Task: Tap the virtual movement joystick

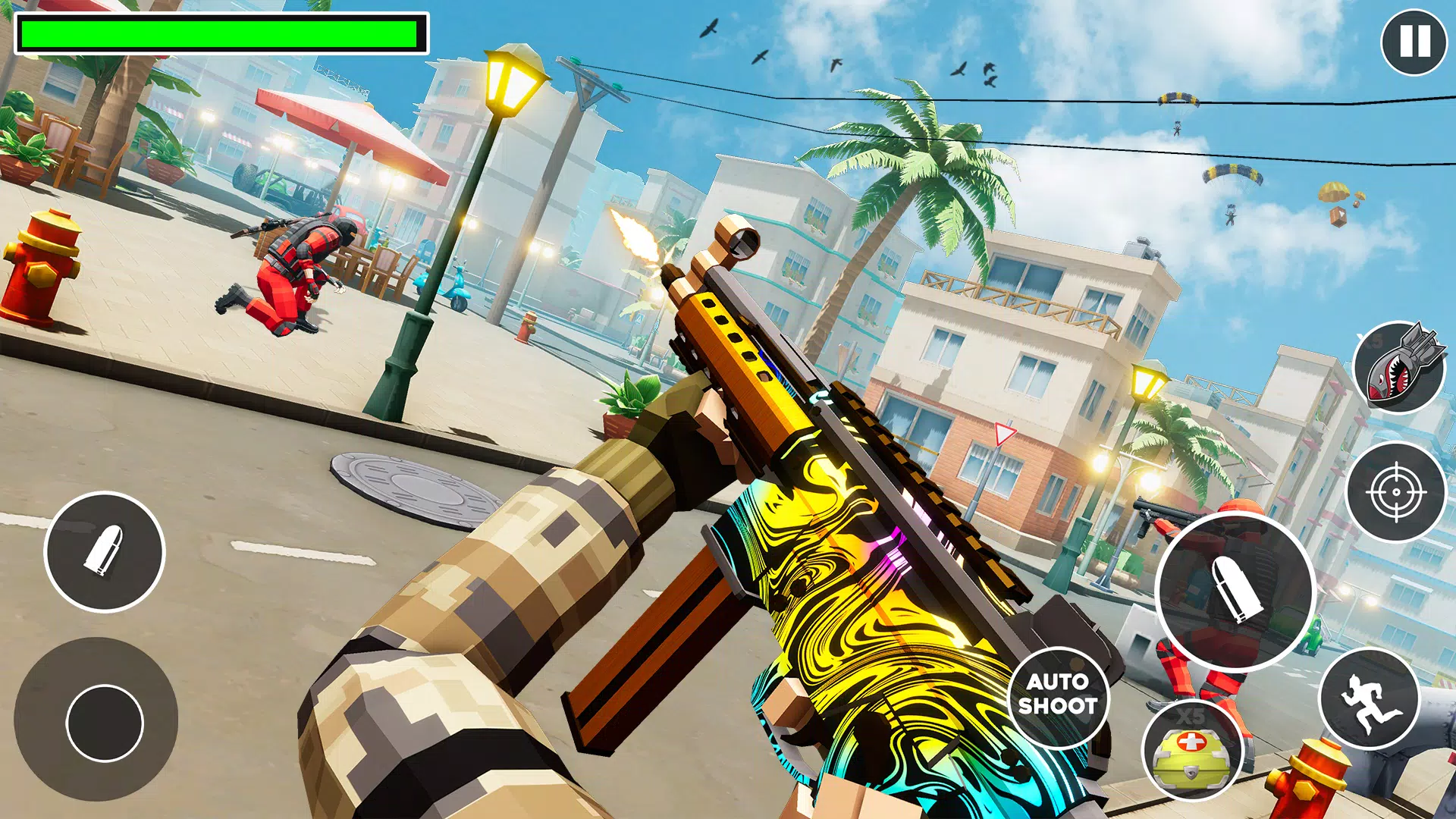Action: tap(105, 723)
